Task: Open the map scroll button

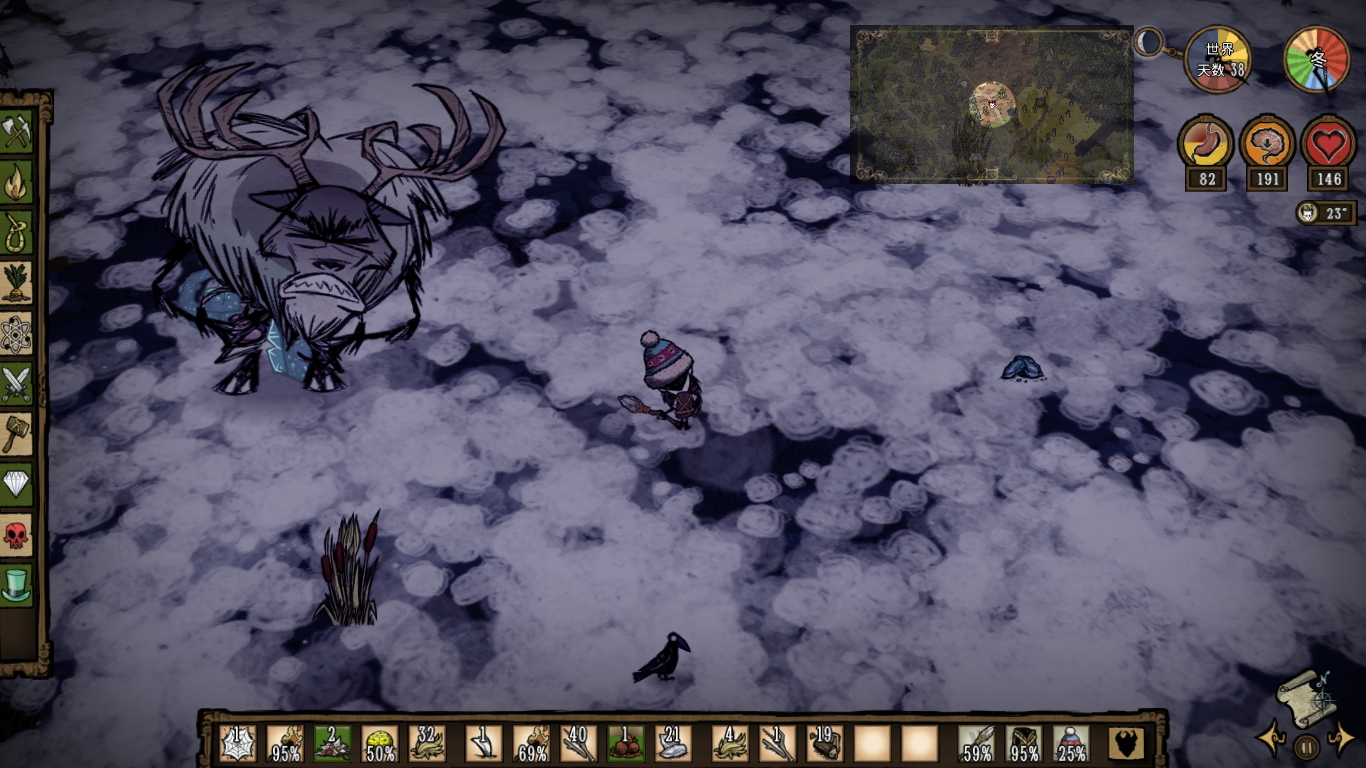Action: pyautogui.click(x=1304, y=697)
